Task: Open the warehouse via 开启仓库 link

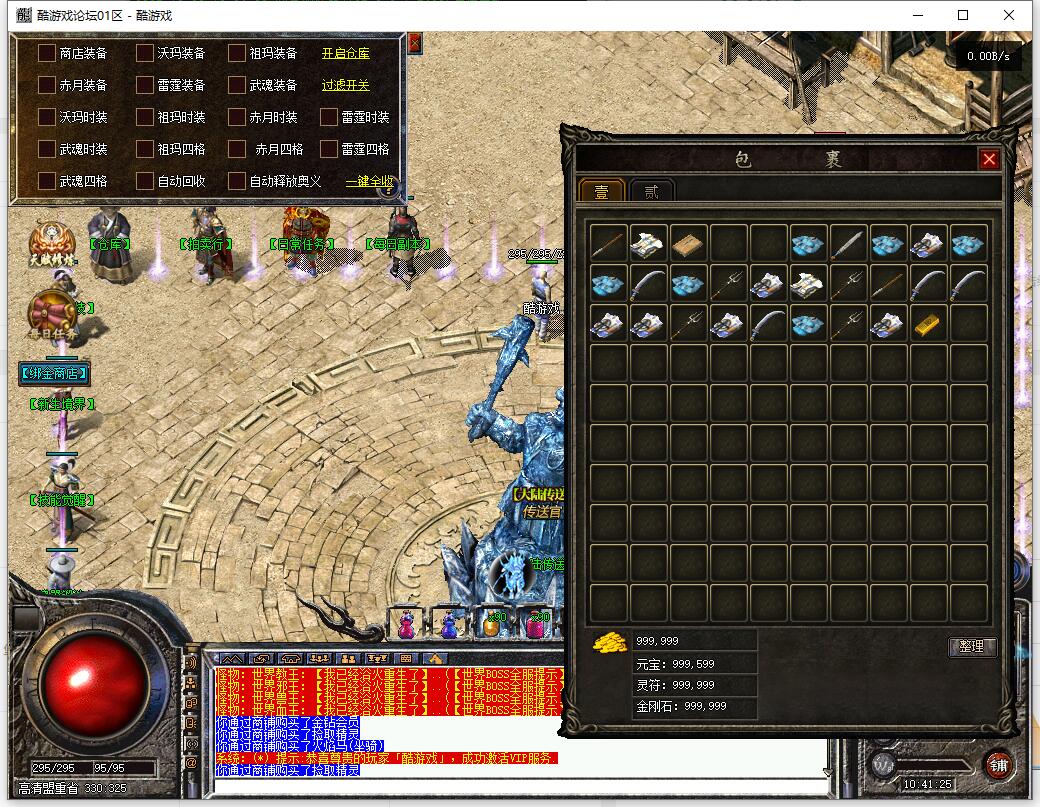Action: pos(345,53)
